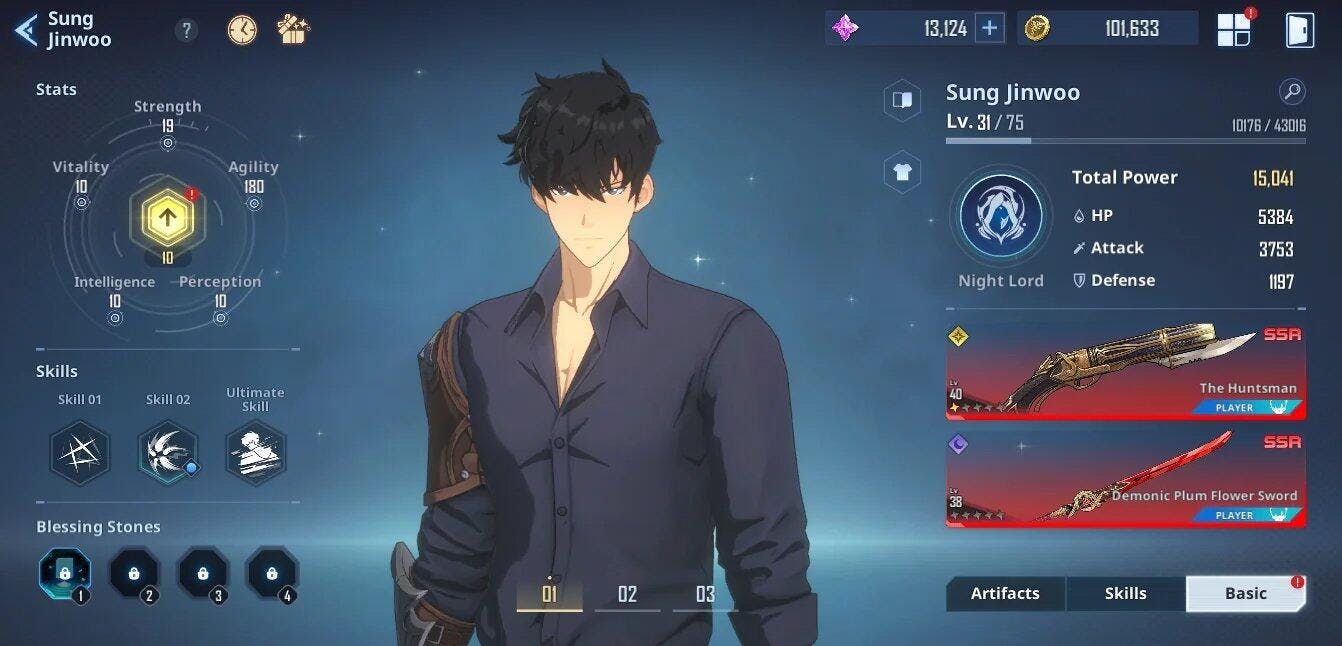Screen dimensions: 1342x646
Task: Select Skill 01 icon
Action: click(x=80, y=452)
